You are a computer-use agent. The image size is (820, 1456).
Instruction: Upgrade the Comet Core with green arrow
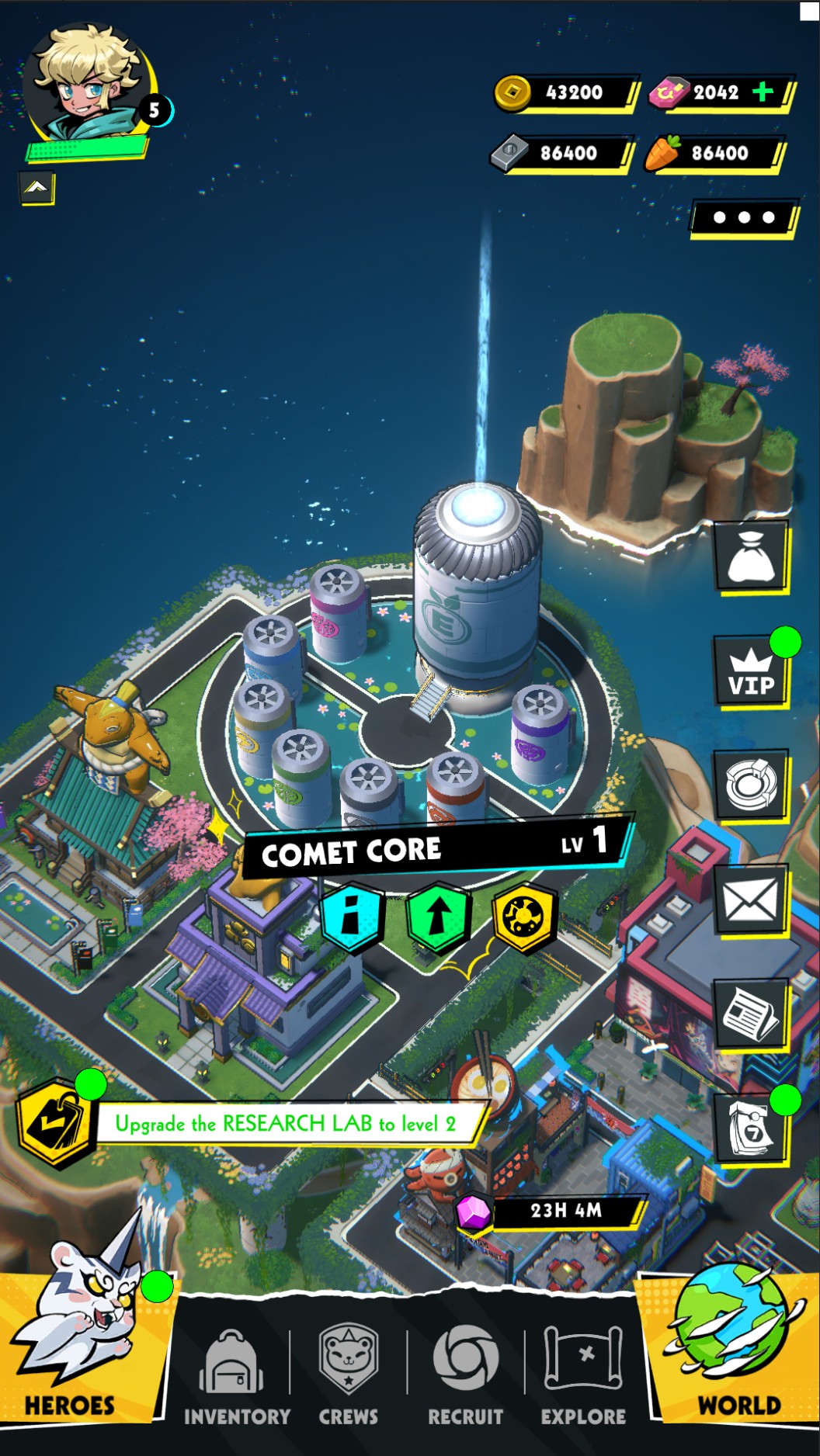point(438,917)
